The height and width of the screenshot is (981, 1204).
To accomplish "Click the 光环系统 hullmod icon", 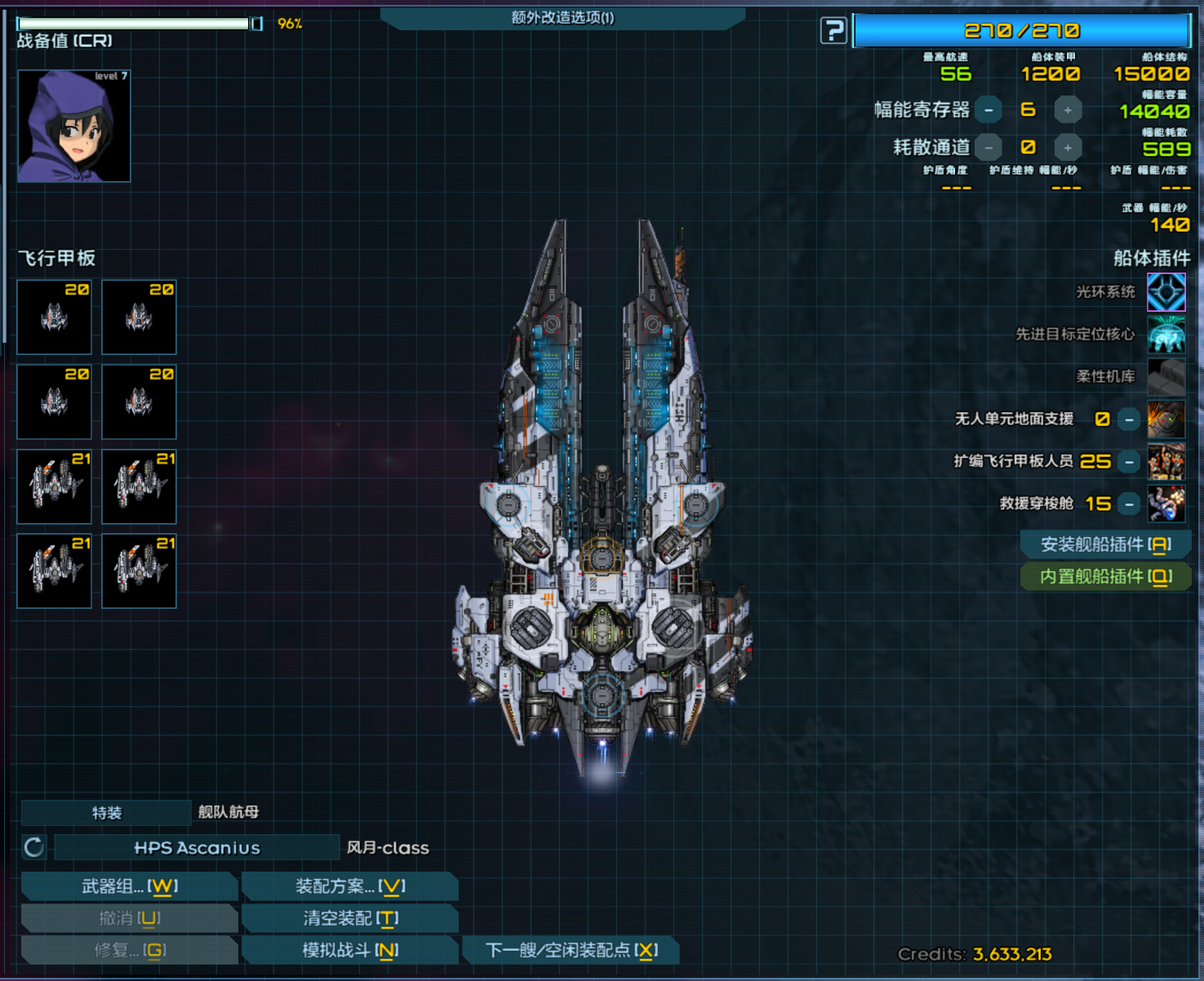I will 1166,291.
